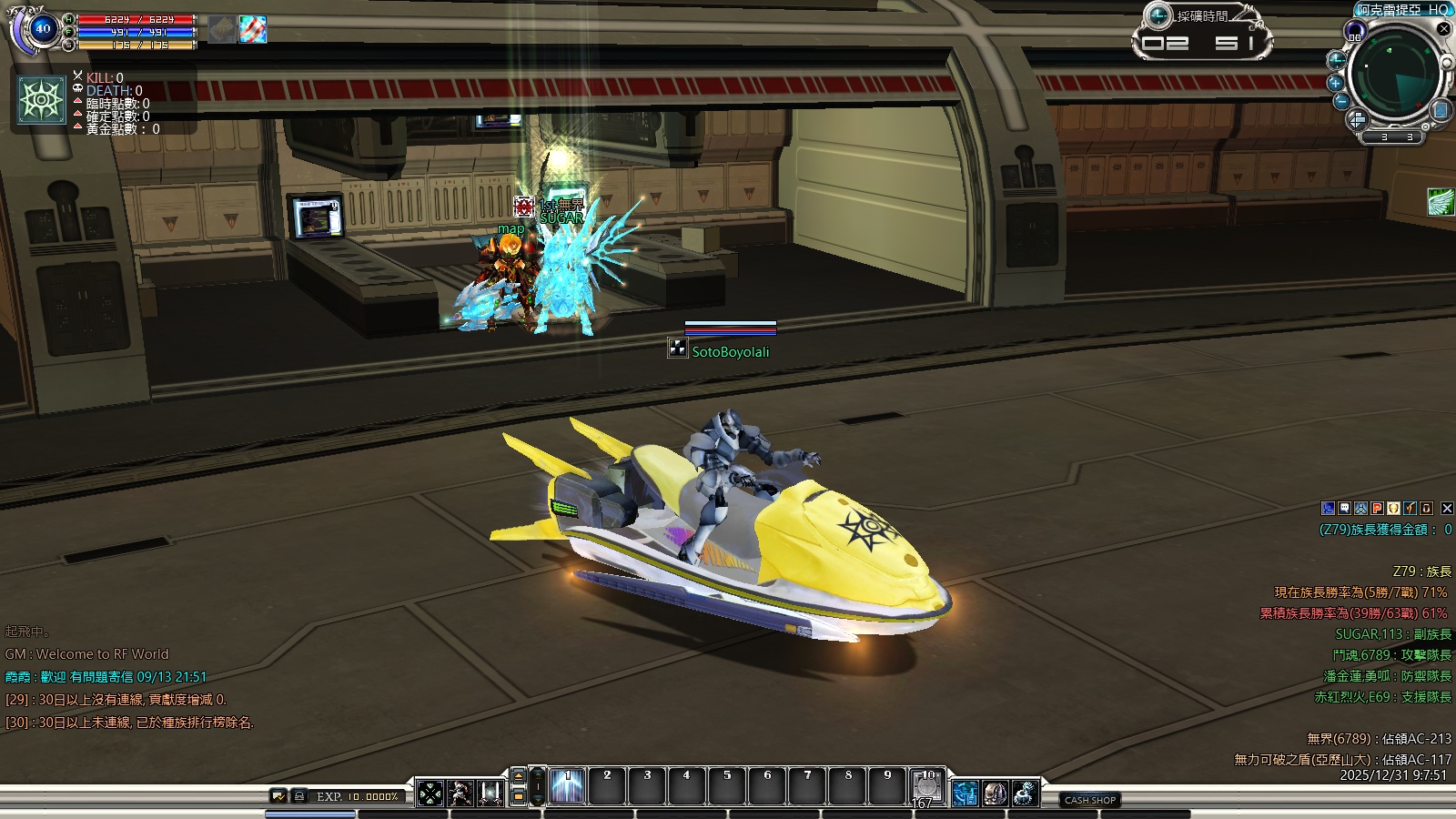Open the circuit board icon right of hotbar
1456x819 pixels.
tap(965, 793)
